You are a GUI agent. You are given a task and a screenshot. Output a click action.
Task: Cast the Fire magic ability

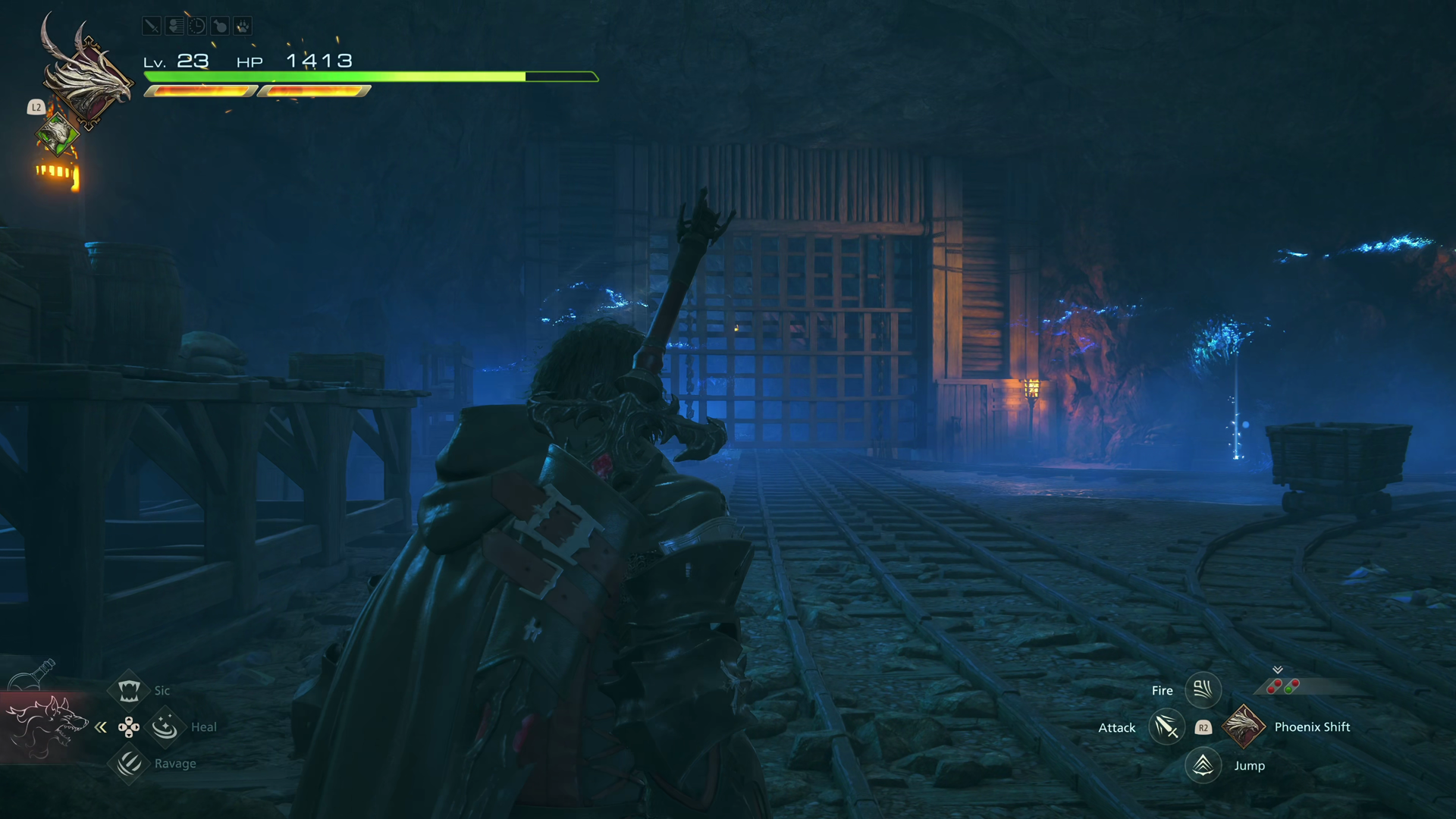tap(1203, 690)
